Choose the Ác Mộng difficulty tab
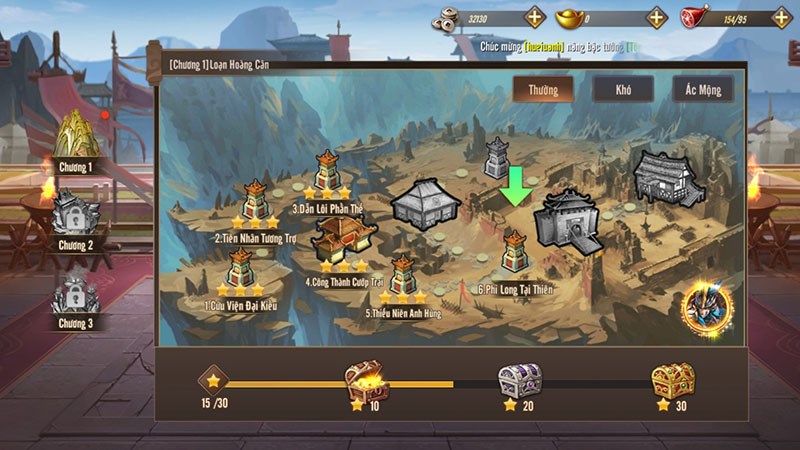Screen dimensions: 800x450 click(702, 89)
